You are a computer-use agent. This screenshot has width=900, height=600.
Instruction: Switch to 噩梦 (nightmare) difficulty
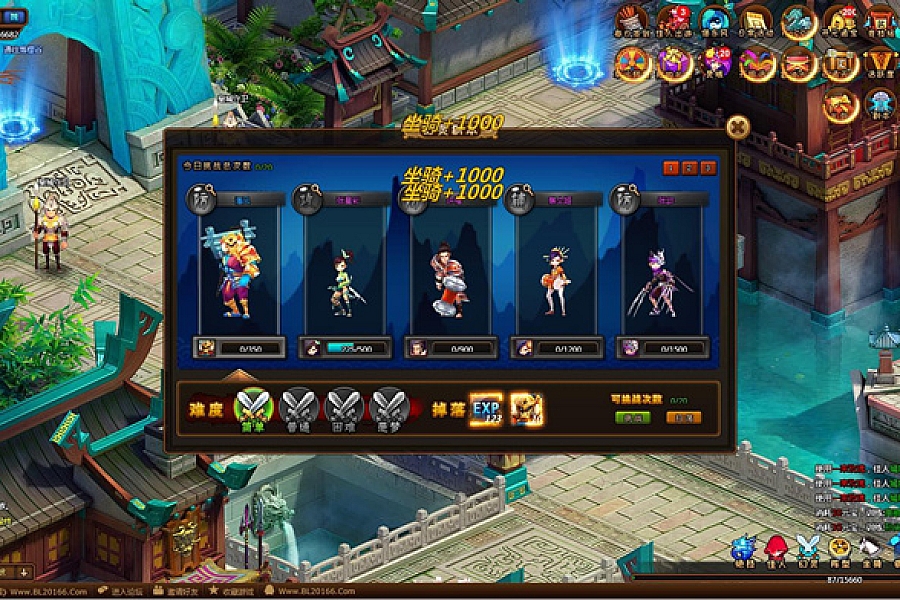tap(388, 406)
